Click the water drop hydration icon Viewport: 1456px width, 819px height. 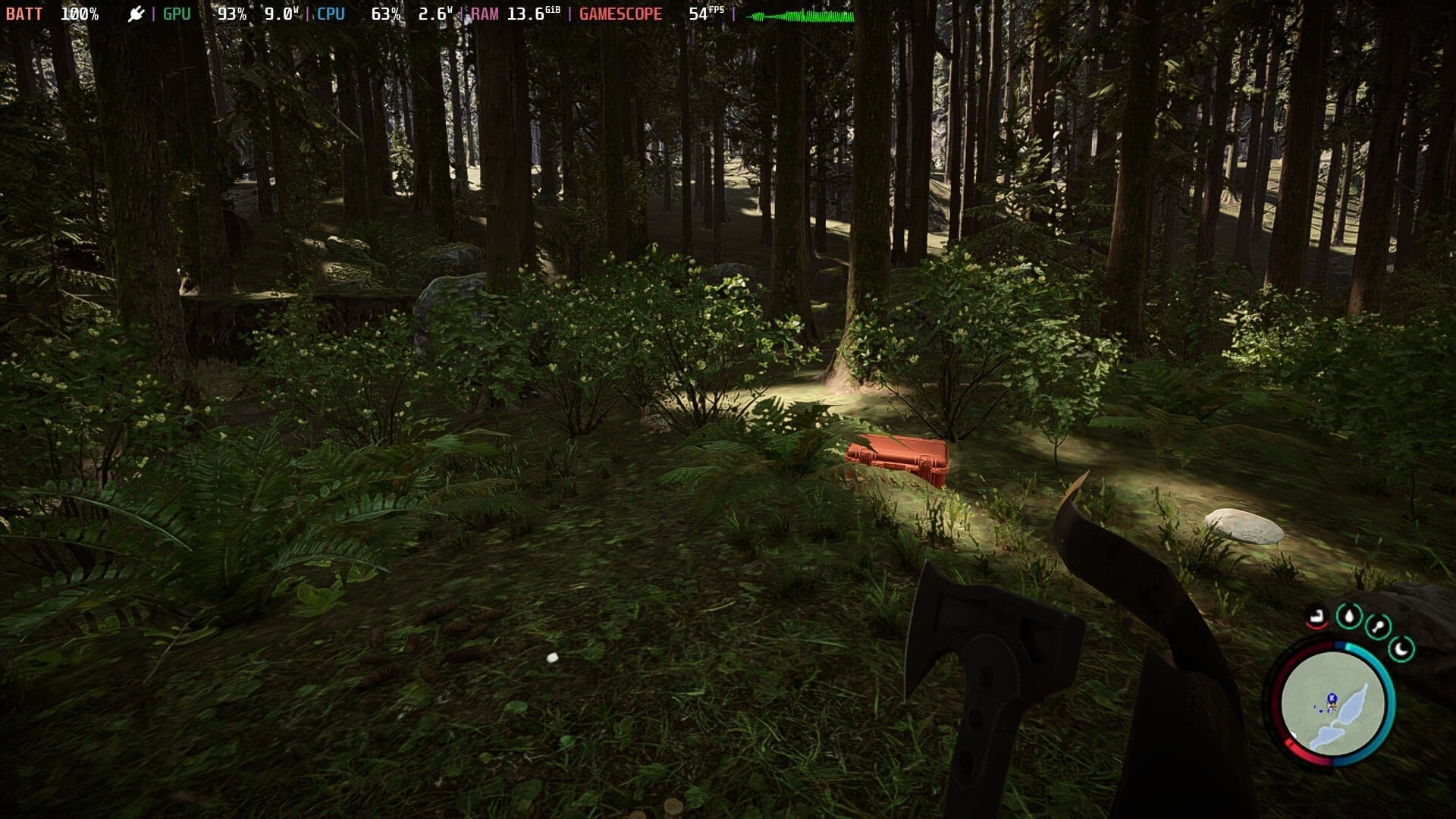coord(1349,616)
